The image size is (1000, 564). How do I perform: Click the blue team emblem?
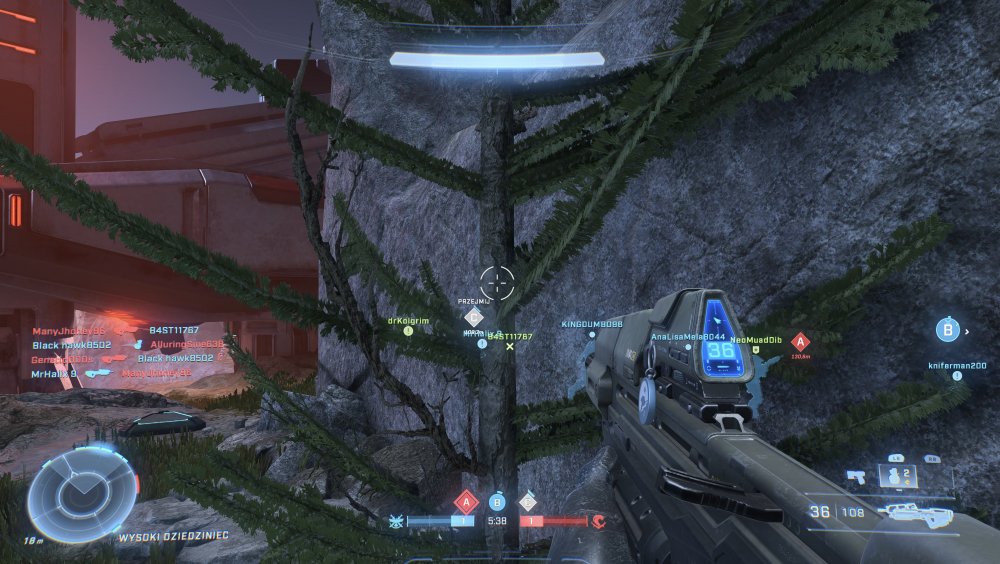pos(395,521)
